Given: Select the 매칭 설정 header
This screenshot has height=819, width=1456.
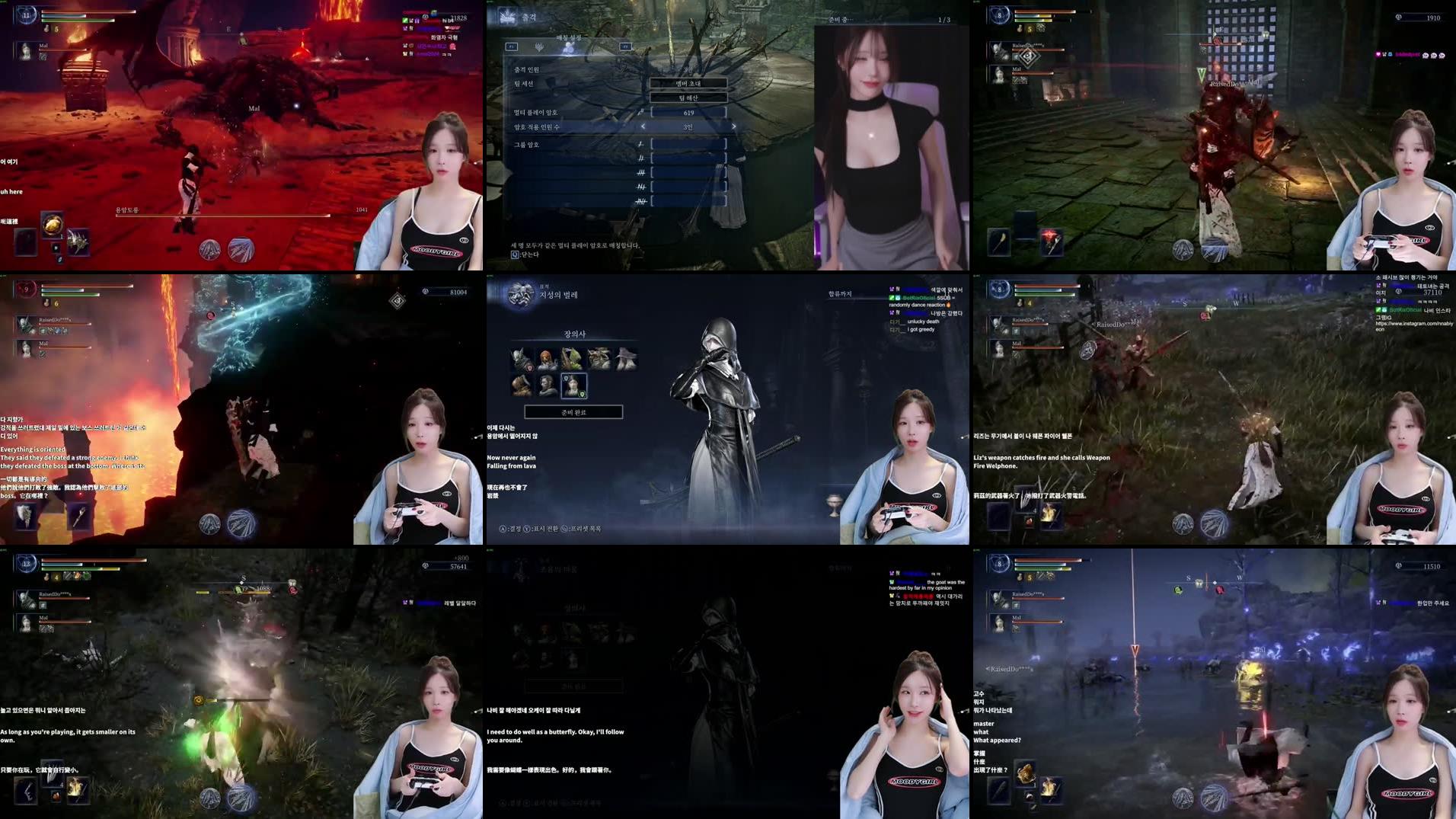Looking at the screenshot, I should pyautogui.click(x=569, y=38).
